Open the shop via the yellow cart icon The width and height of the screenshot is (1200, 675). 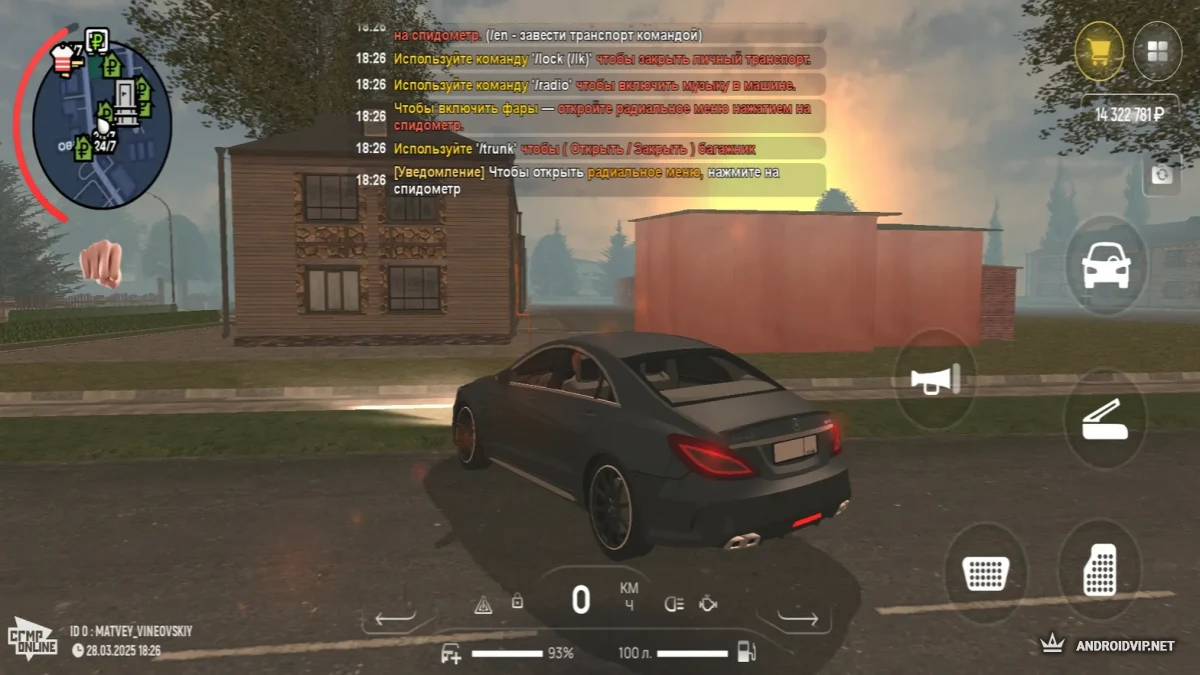(x=1099, y=51)
